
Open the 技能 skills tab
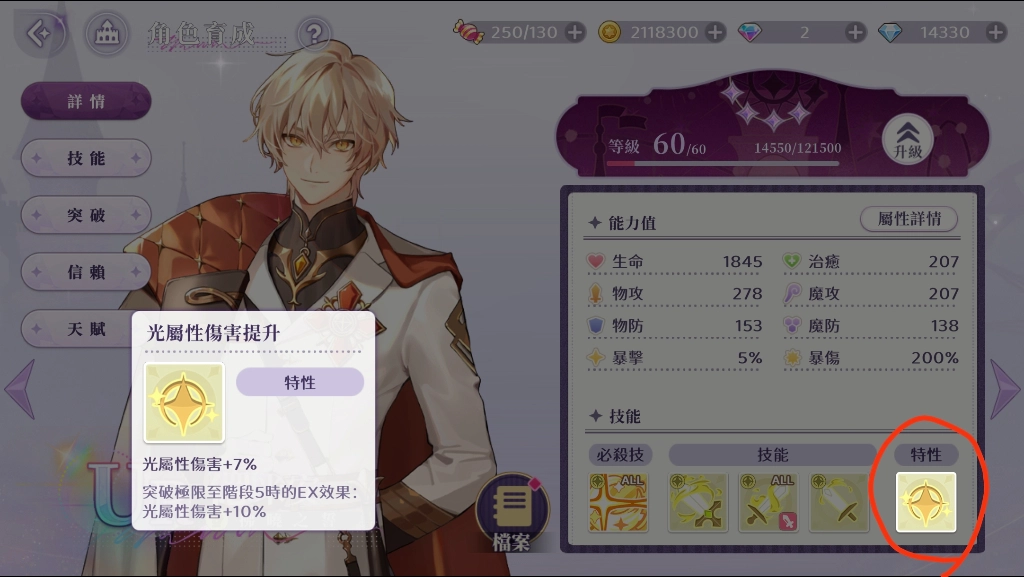[87, 158]
